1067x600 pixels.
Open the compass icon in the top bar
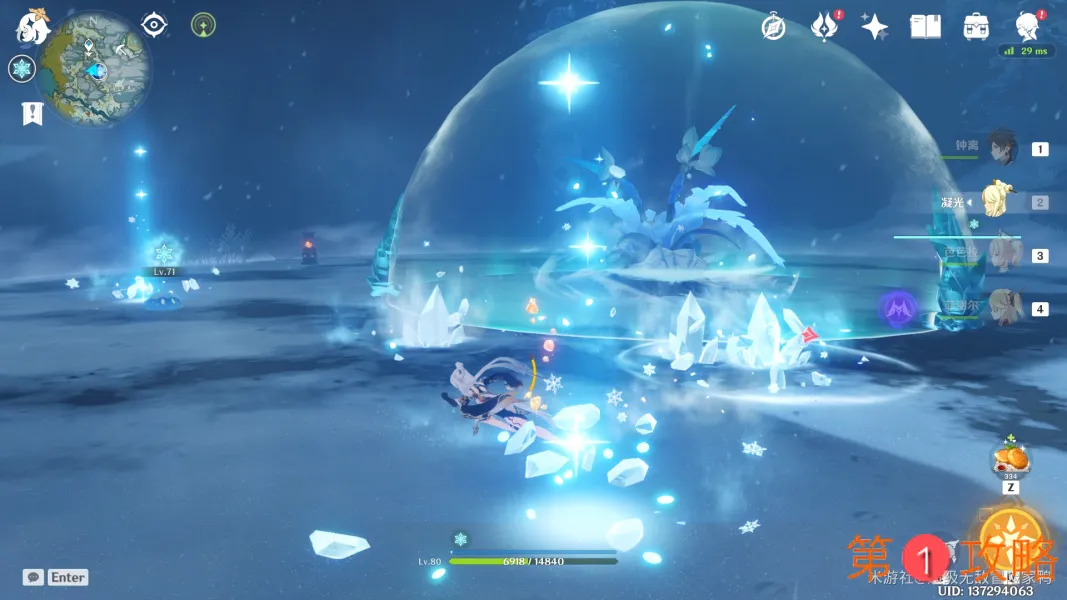tap(773, 27)
